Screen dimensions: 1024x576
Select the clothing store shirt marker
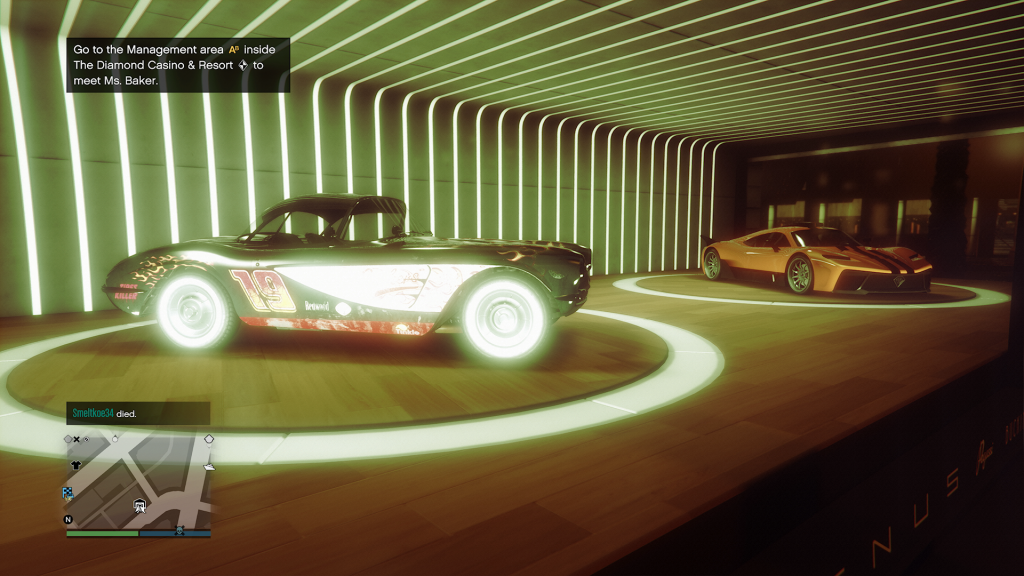[75, 466]
